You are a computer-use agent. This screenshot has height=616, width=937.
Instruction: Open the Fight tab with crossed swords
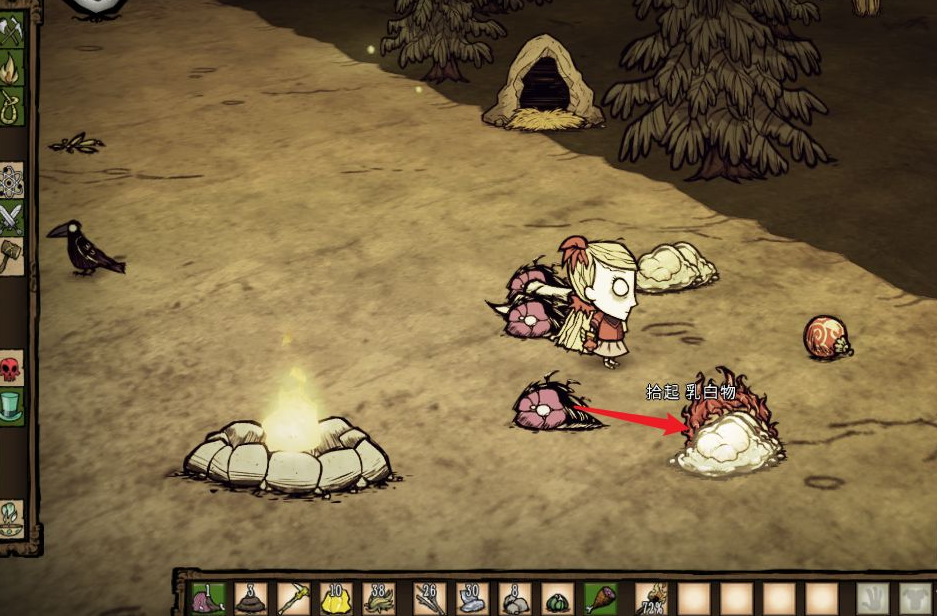coord(11,216)
